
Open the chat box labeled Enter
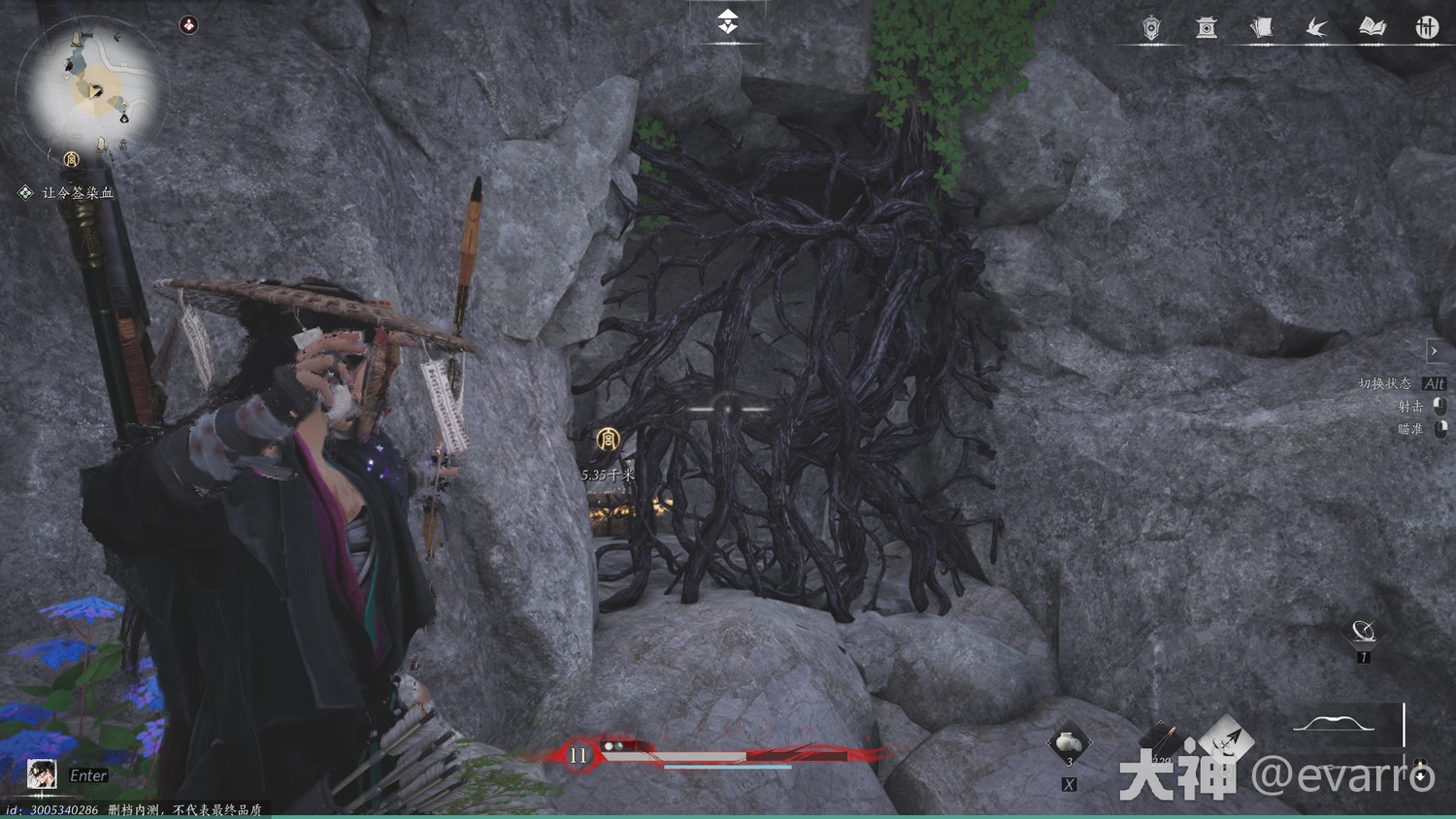(88, 775)
